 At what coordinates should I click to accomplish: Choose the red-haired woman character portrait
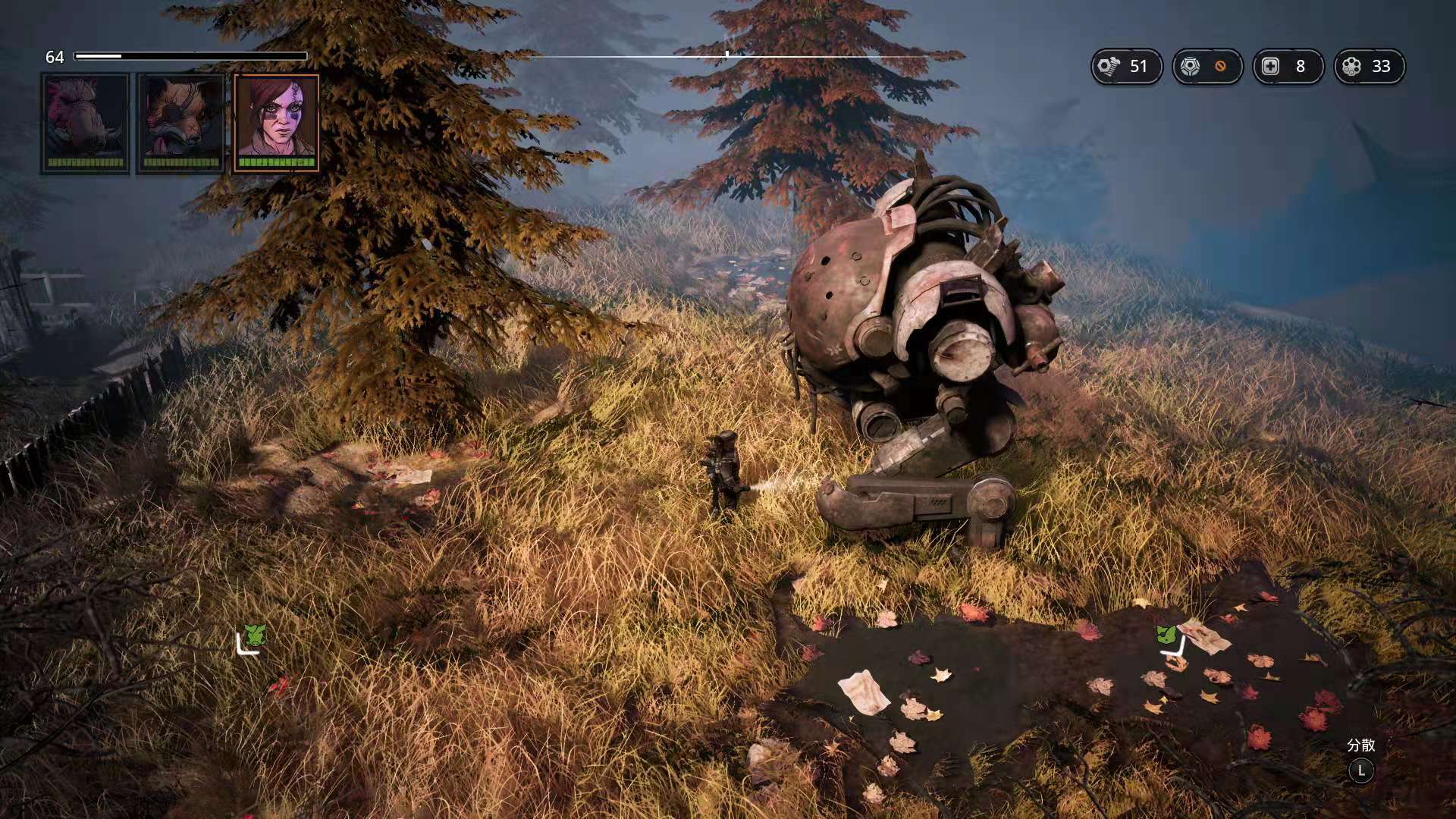click(x=276, y=123)
